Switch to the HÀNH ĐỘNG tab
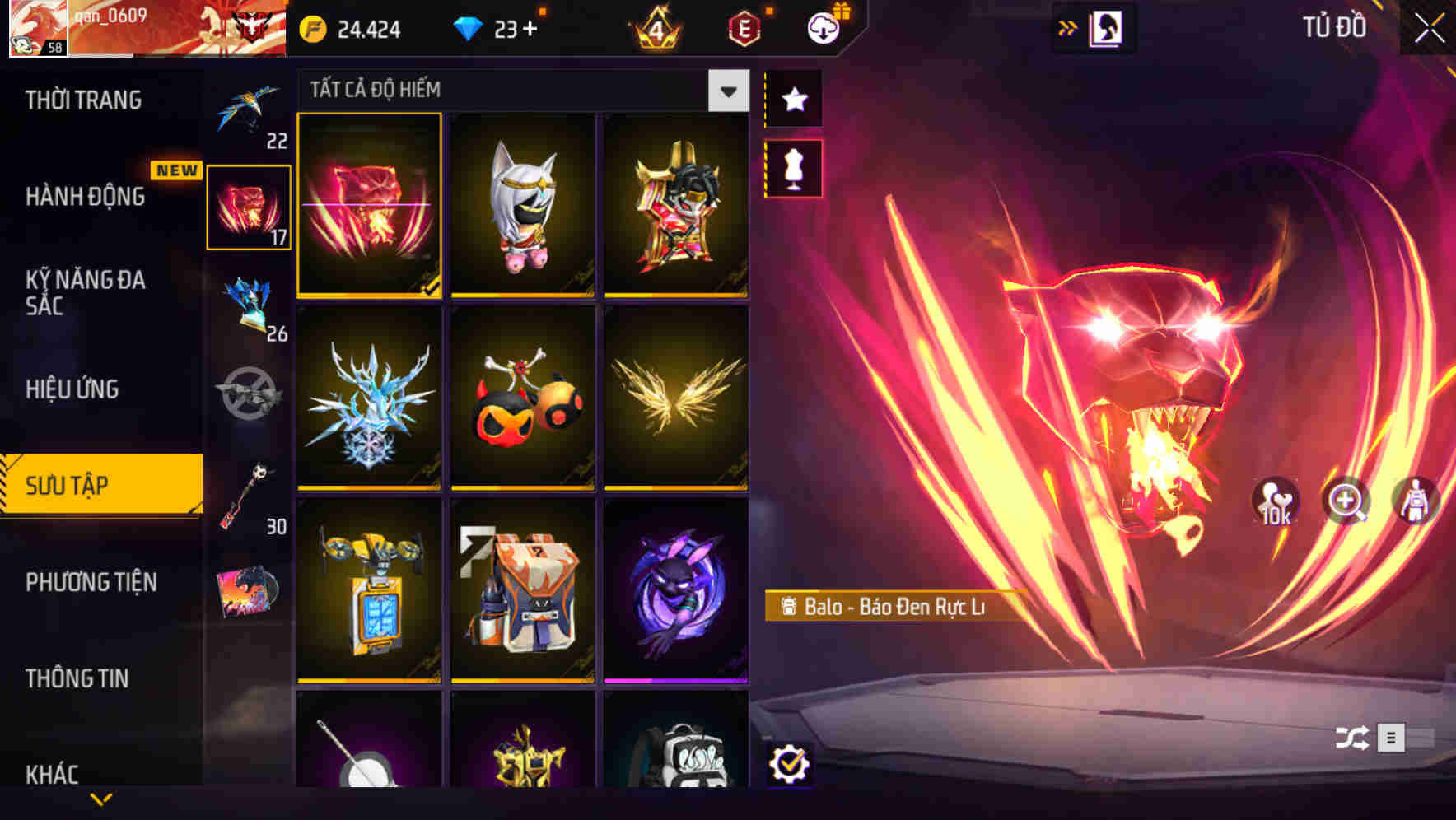The image size is (1456, 820). pyautogui.click(x=85, y=198)
